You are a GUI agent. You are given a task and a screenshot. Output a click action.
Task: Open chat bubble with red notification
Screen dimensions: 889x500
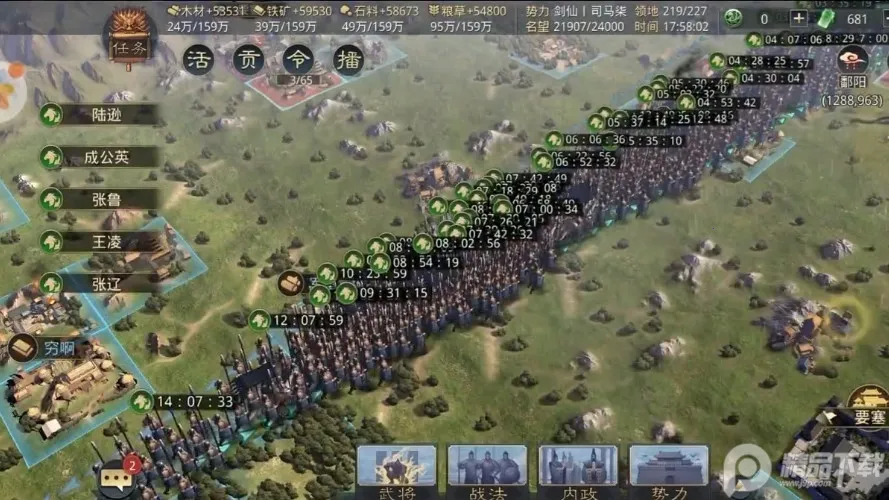point(115,478)
